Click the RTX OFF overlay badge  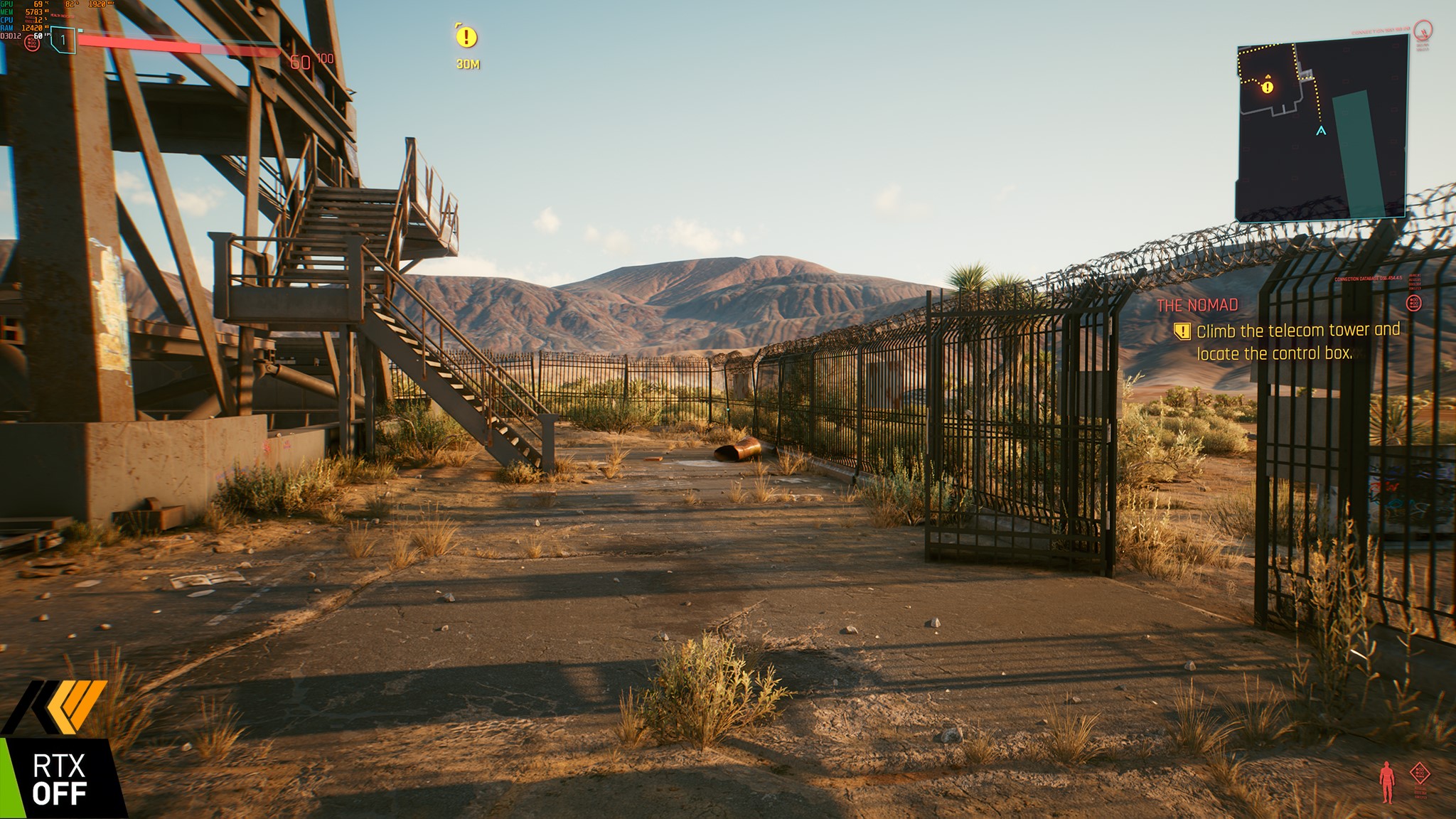tap(60, 778)
